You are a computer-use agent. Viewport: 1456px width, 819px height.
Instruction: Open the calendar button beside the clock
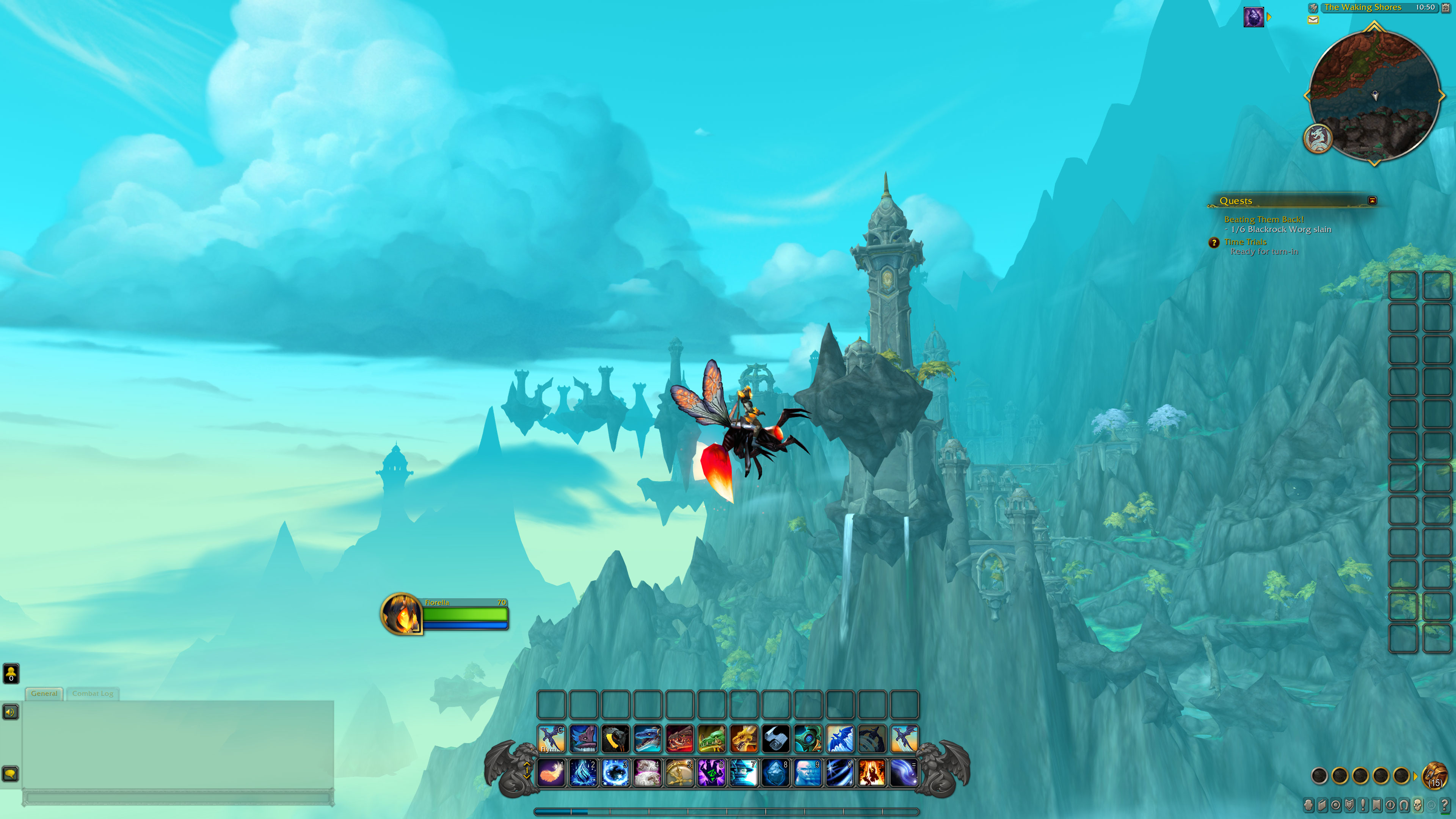[1446, 7]
